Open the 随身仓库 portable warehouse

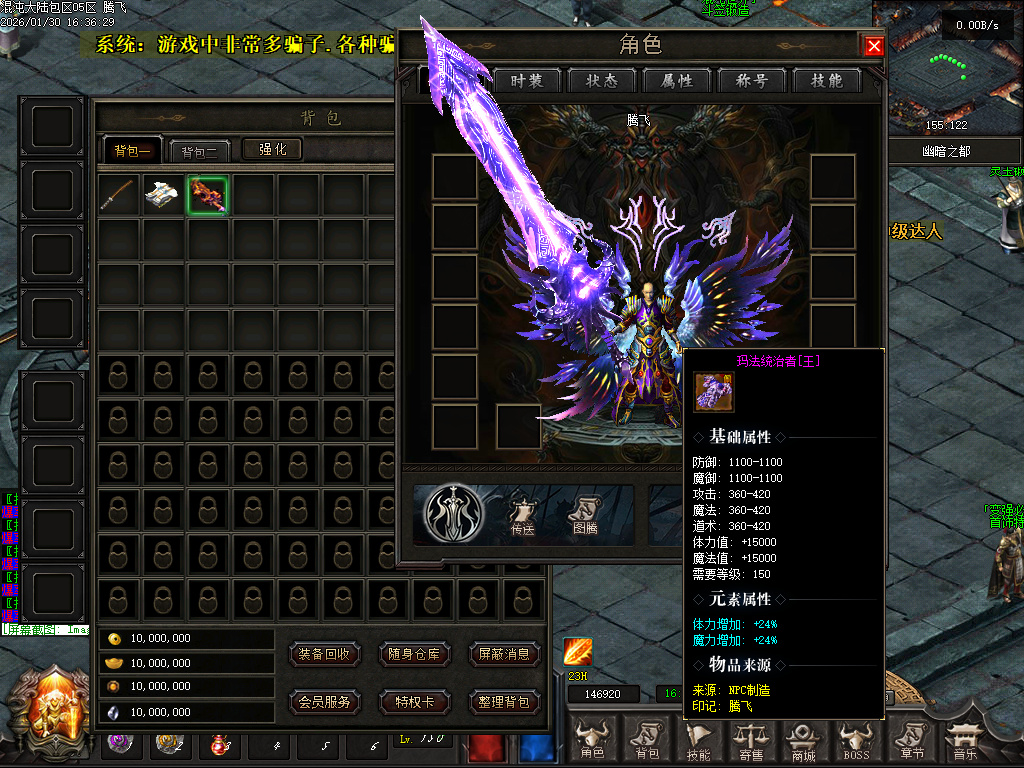[x=414, y=654]
